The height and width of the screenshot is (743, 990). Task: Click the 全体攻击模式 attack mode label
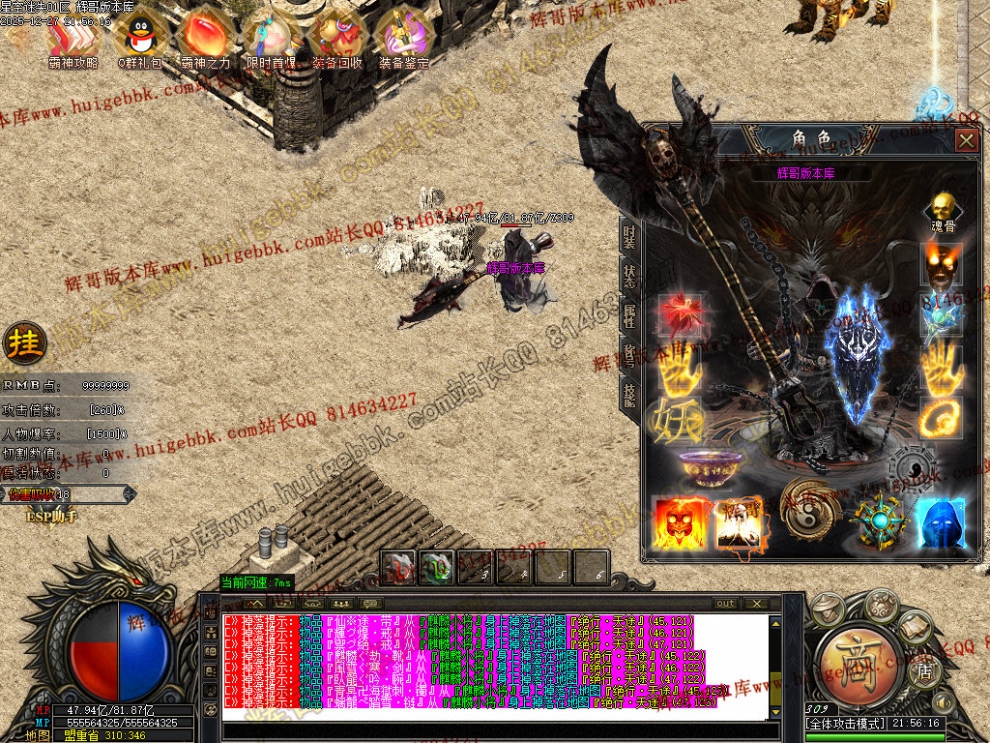(844, 722)
